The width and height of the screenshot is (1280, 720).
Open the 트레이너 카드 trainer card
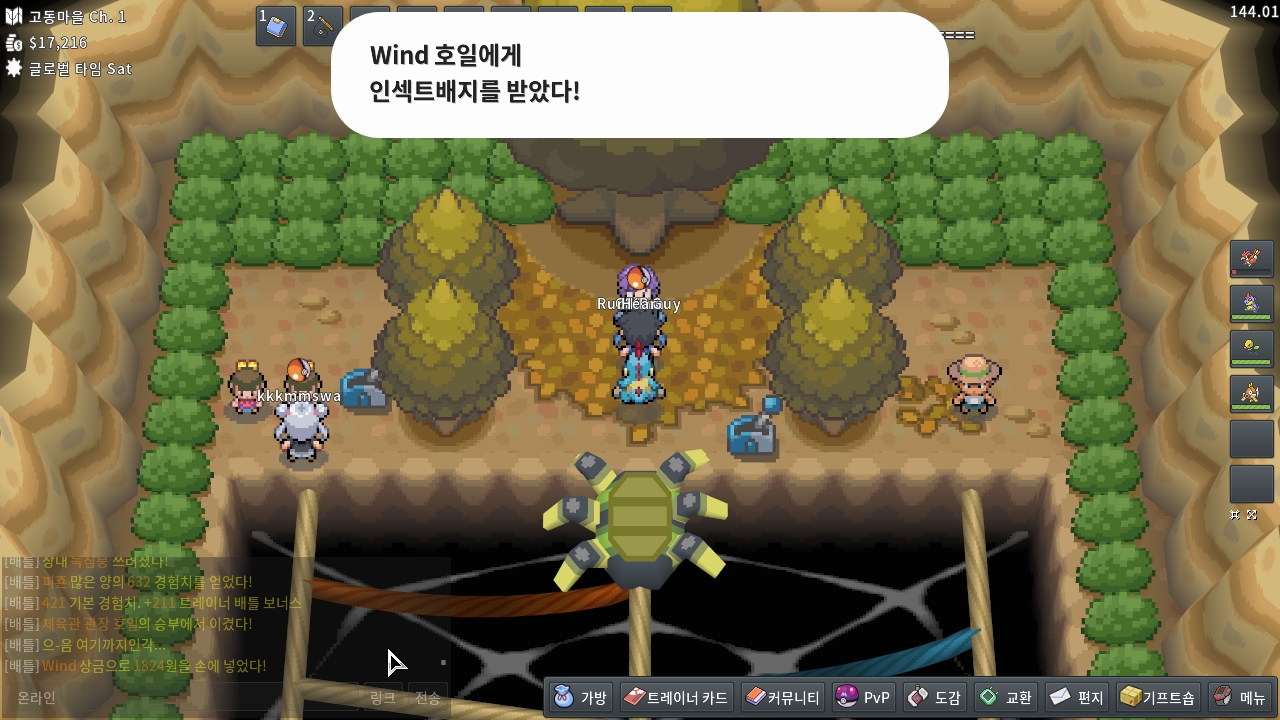click(676, 697)
